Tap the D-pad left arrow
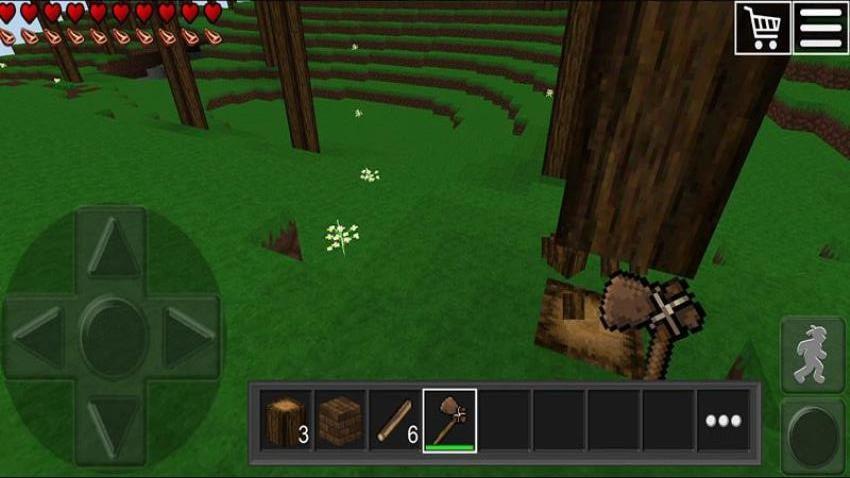850x478 pixels. pos(38,336)
